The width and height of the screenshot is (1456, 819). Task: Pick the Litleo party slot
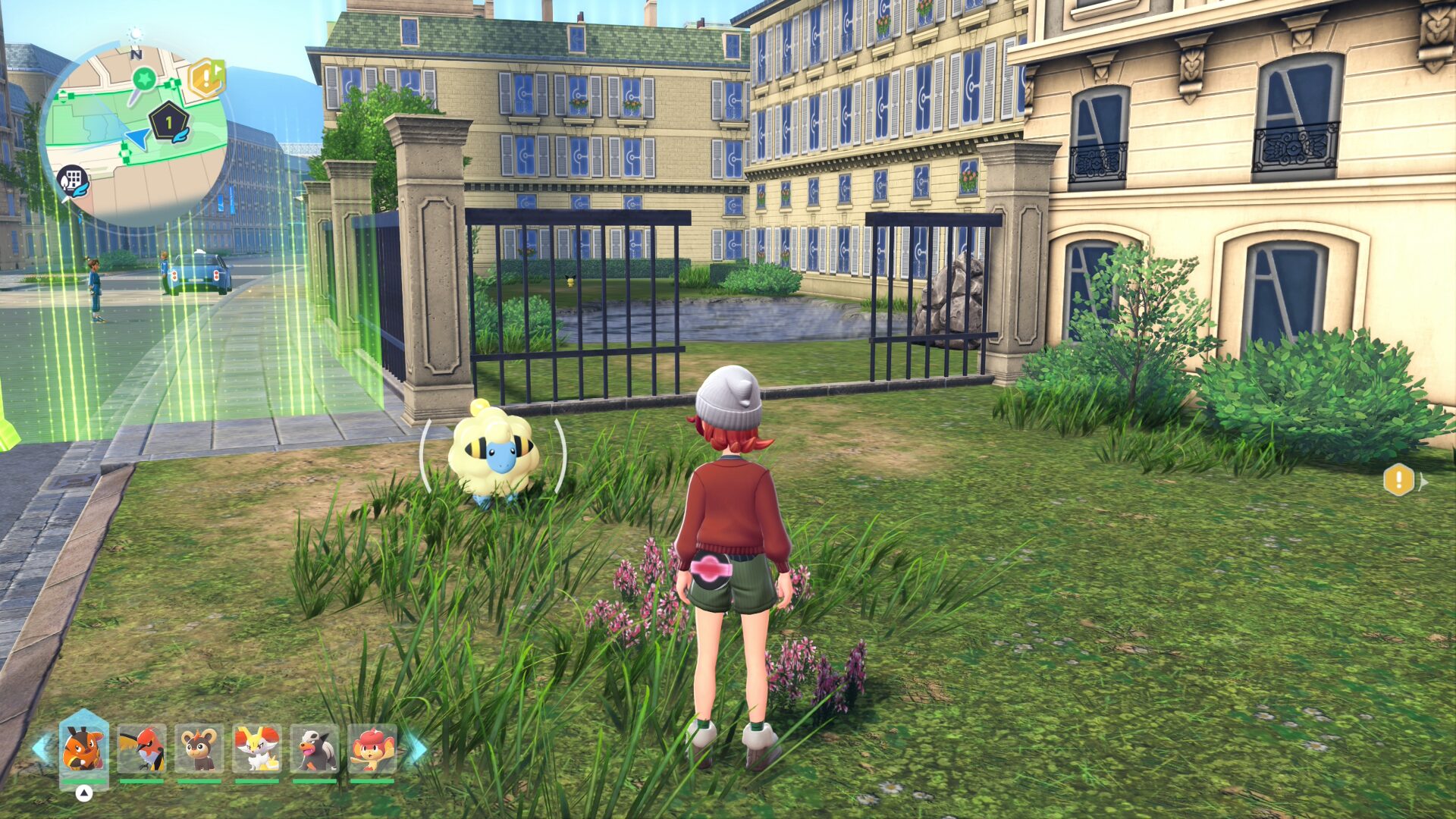(199, 748)
